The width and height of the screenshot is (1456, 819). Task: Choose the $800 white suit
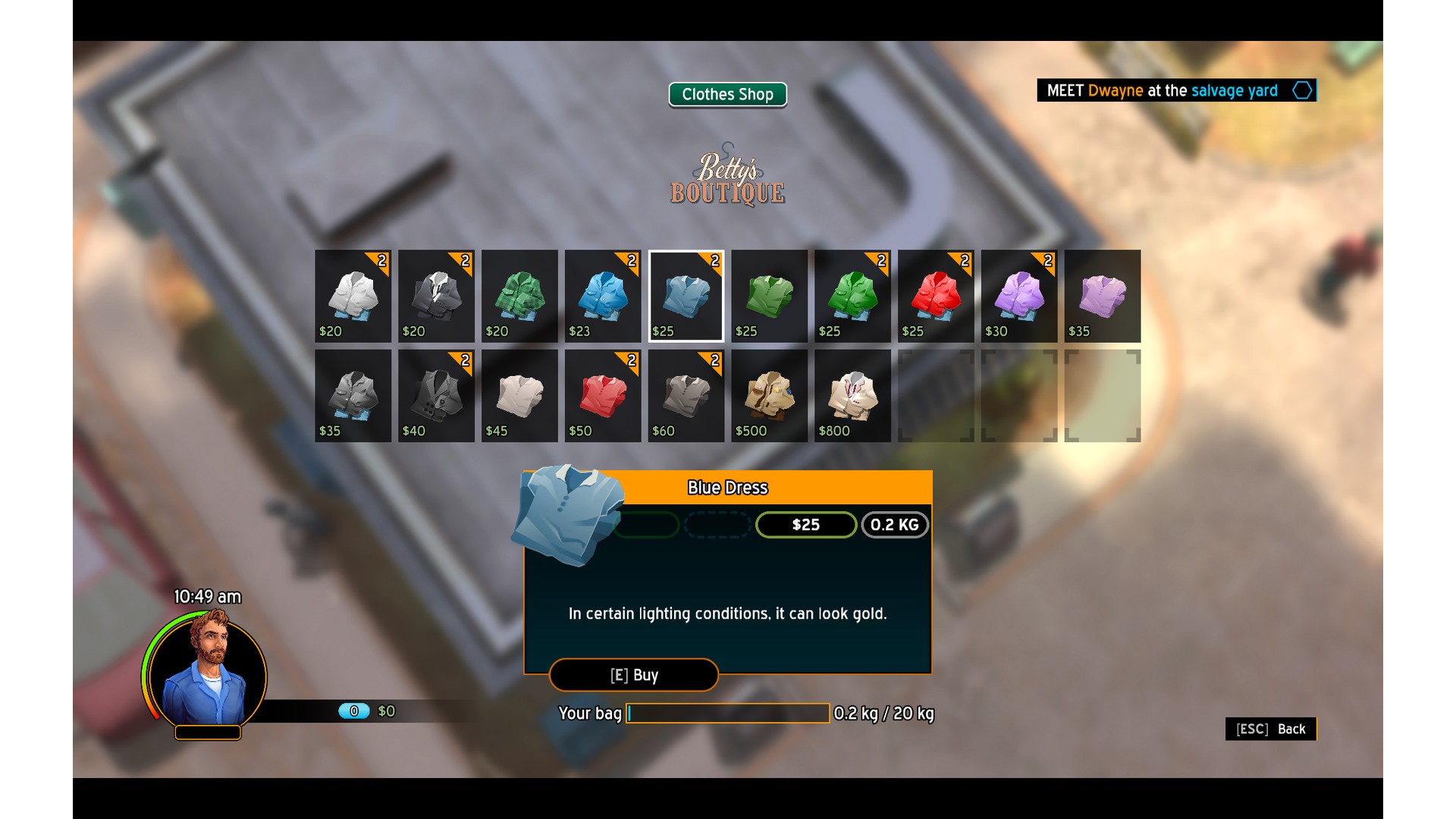853,395
